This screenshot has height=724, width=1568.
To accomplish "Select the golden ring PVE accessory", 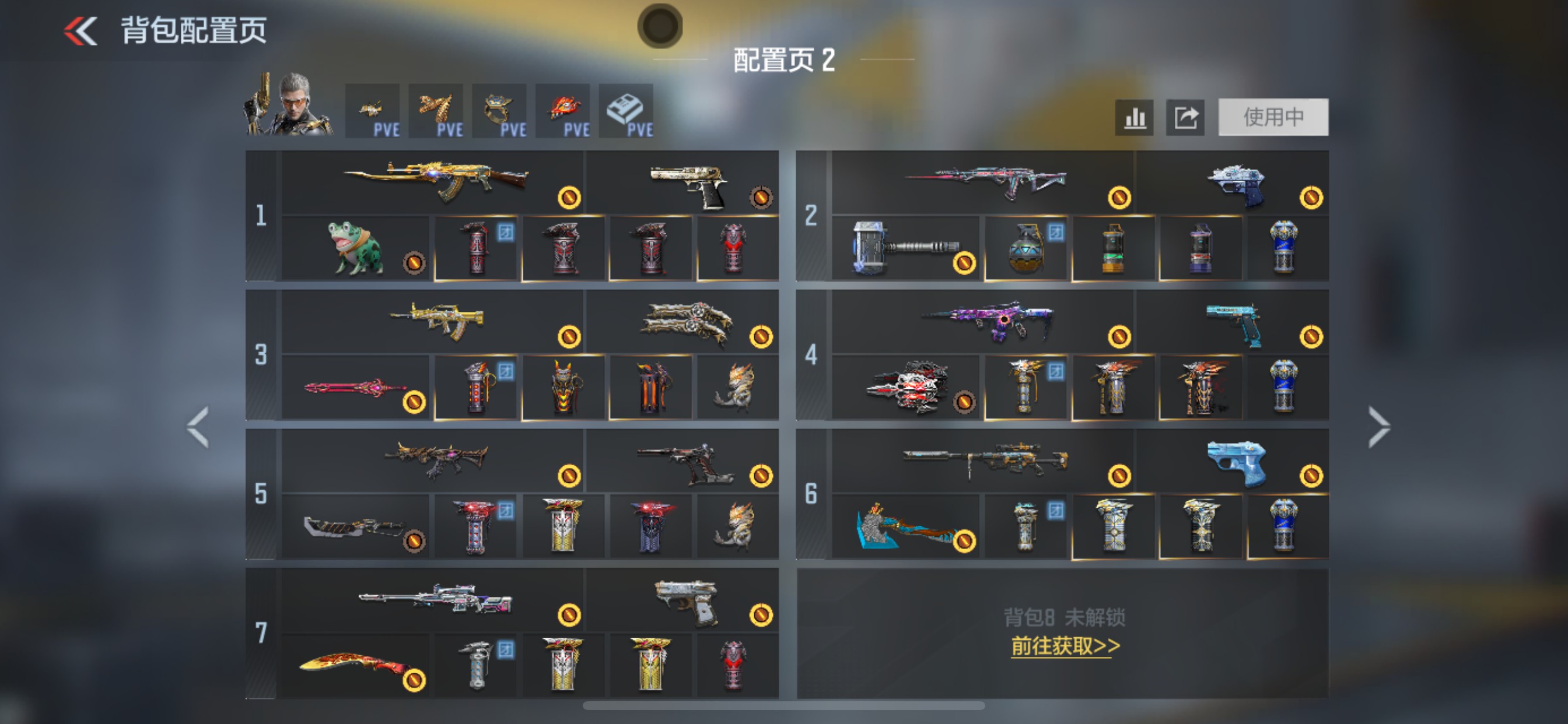I will pos(499,110).
